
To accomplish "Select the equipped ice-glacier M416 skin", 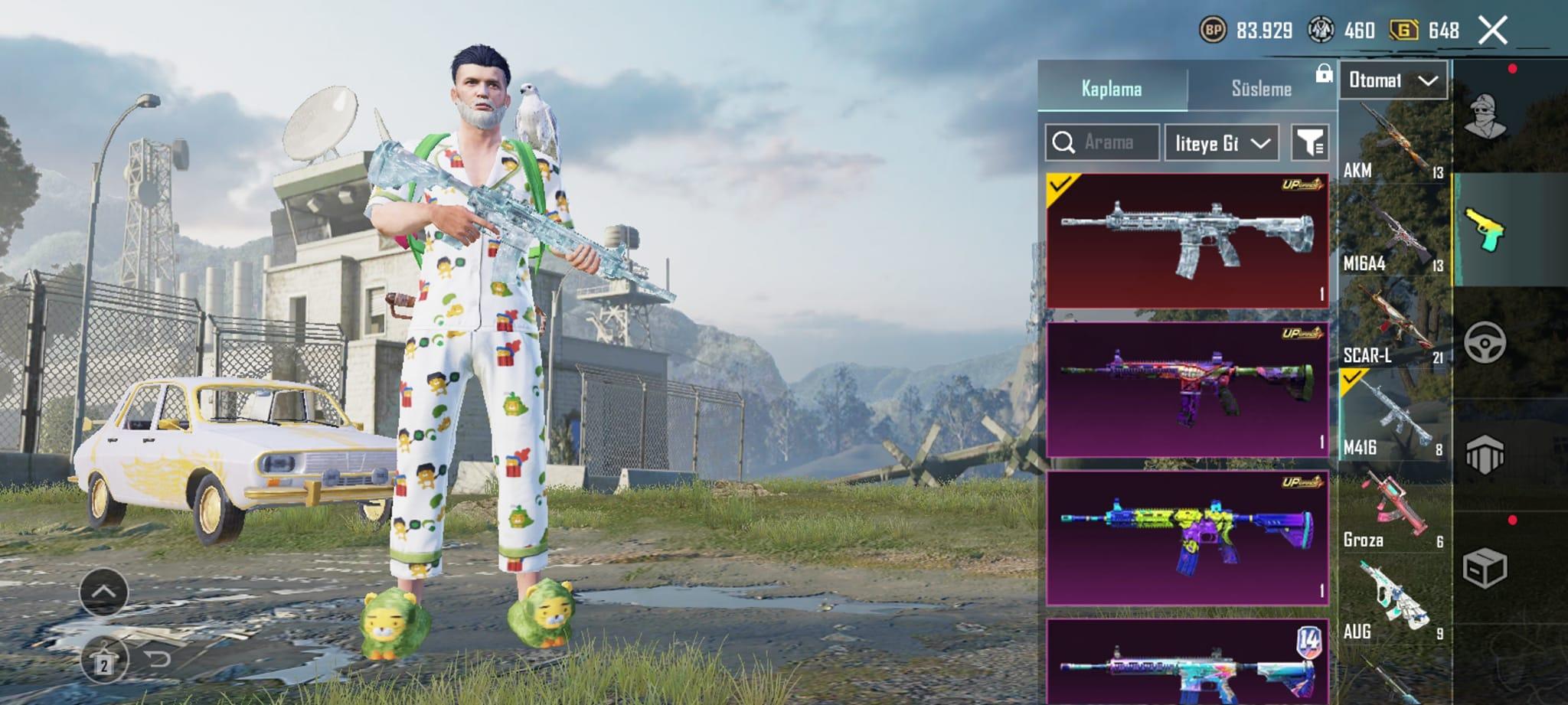I will [1187, 240].
